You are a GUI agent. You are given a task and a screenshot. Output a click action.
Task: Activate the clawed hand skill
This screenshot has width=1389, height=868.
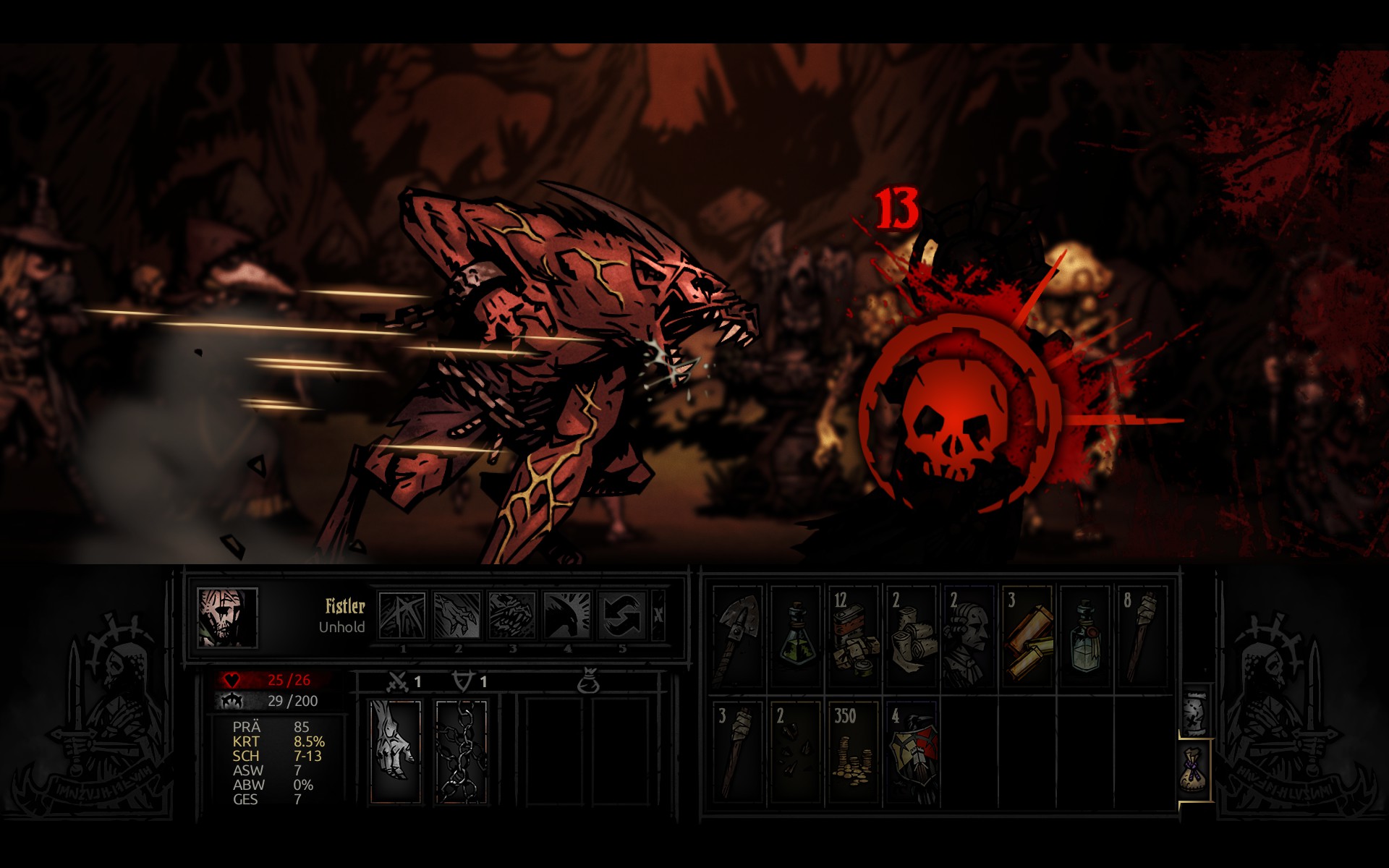(457, 616)
